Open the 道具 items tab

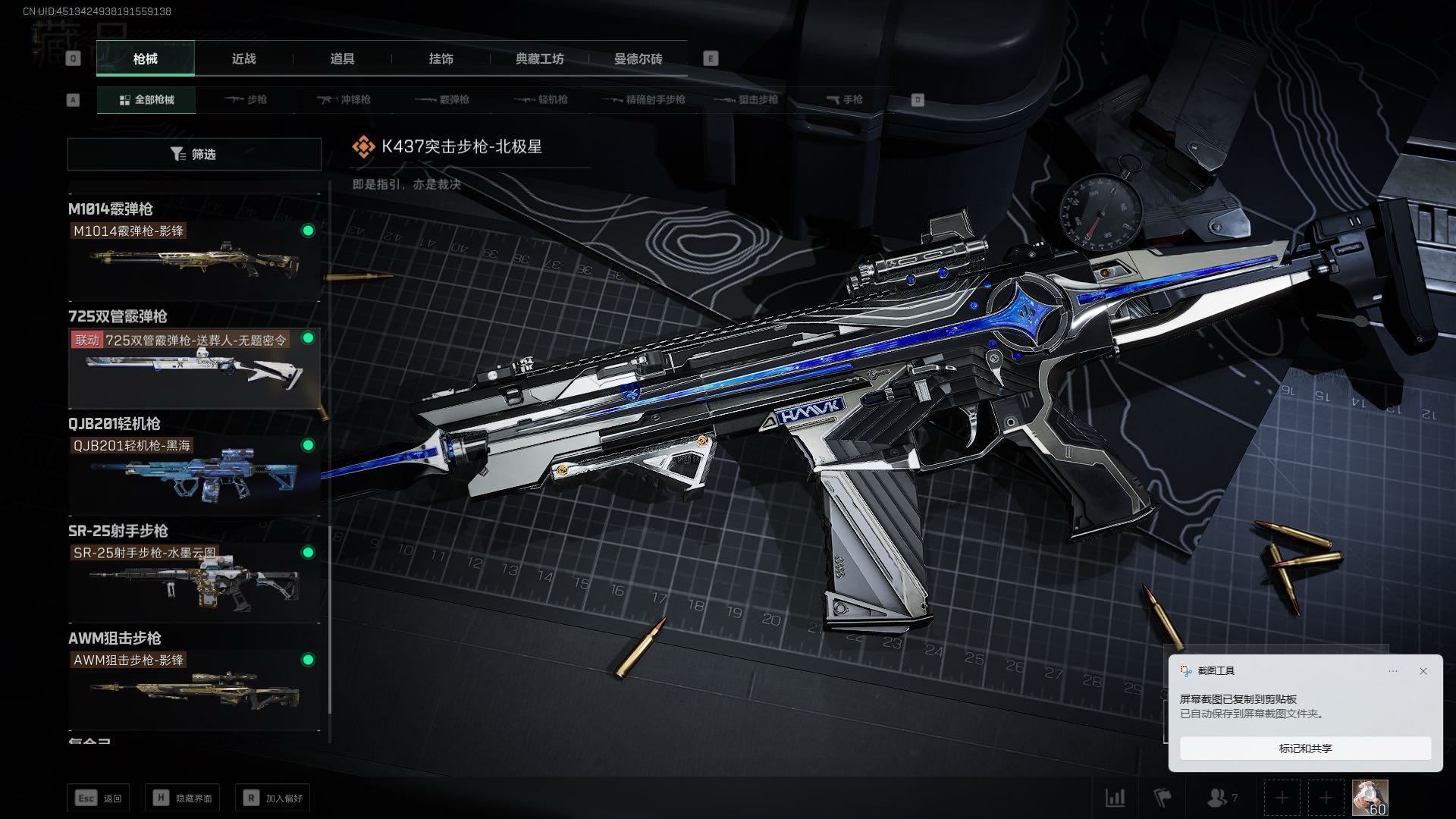coord(342,58)
